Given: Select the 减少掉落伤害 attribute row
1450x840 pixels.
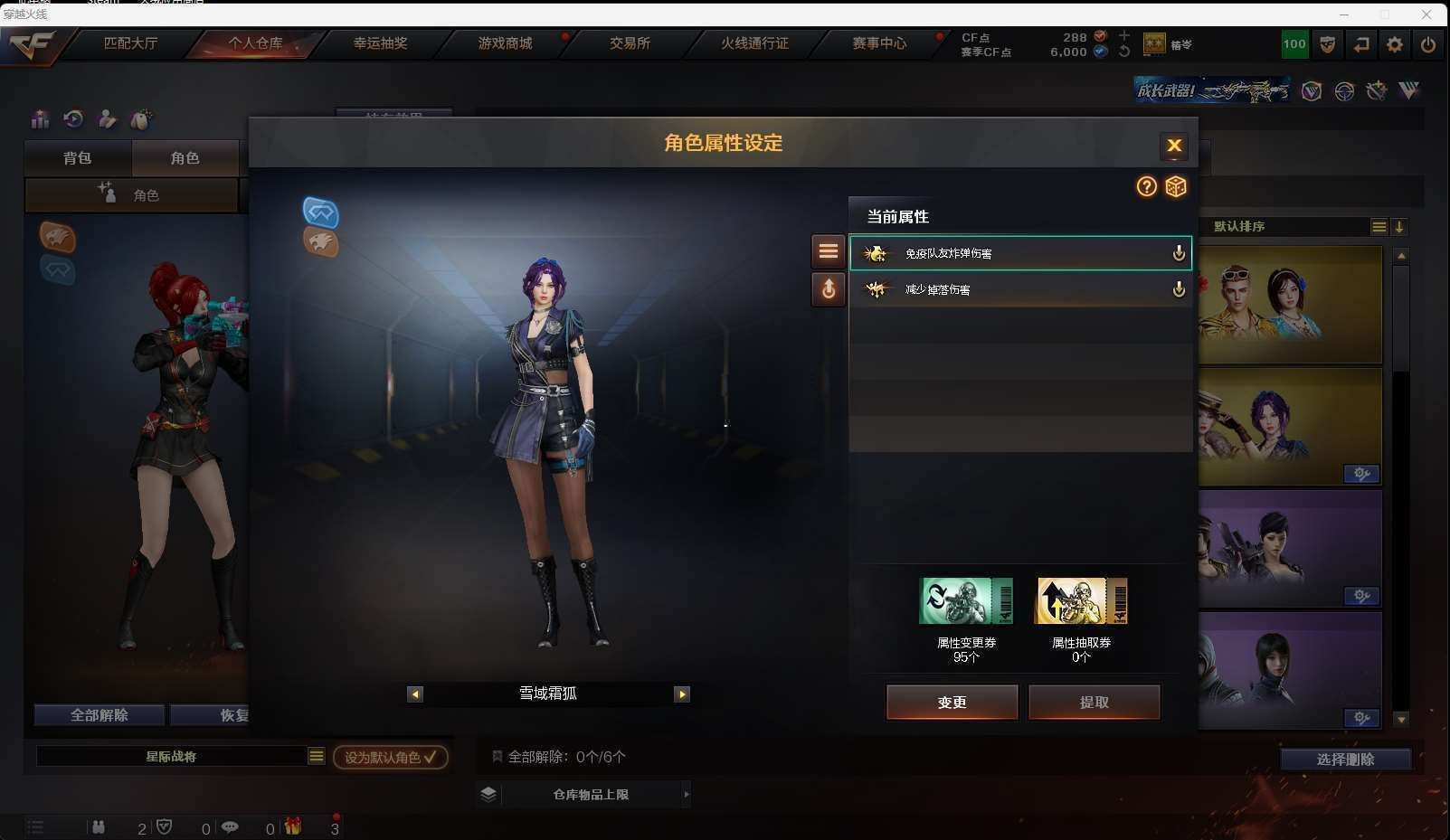Looking at the screenshot, I should click(x=1019, y=289).
